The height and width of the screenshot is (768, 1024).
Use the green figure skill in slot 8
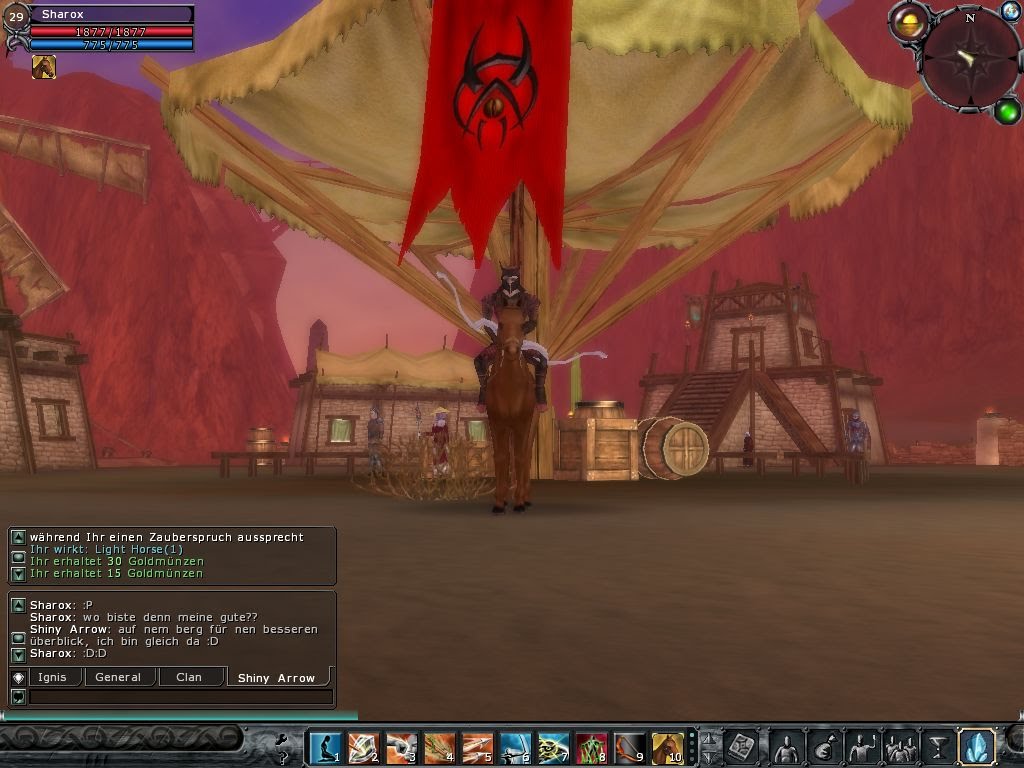(x=591, y=747)
